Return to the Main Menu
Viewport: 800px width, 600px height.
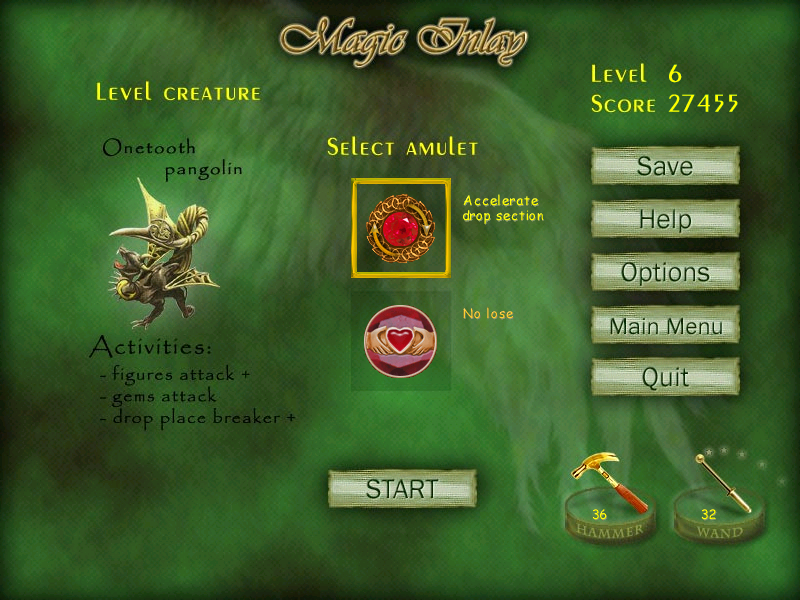click(x=665, y=326)
